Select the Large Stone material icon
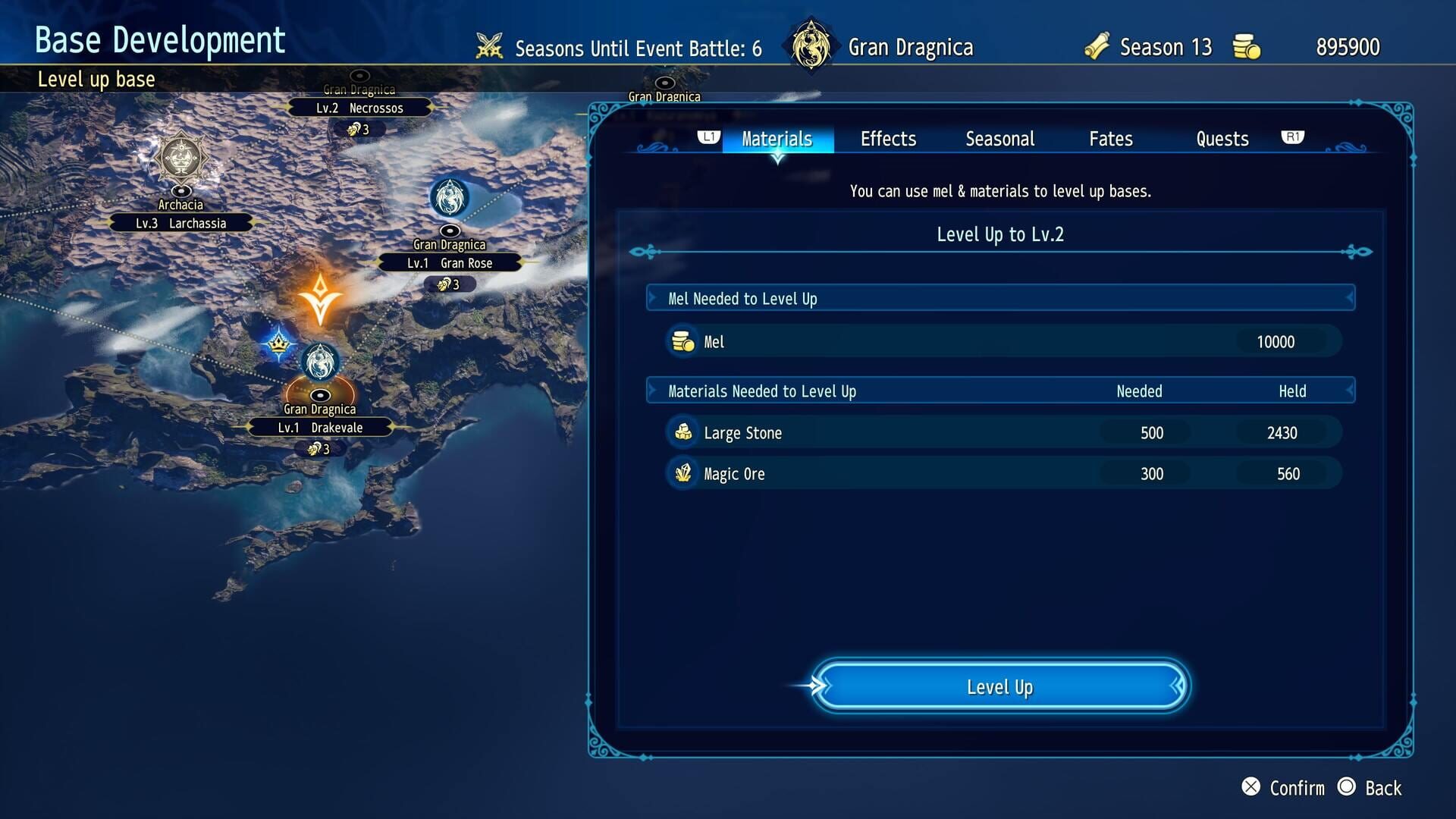This screenshot has width=1456, height=819. coord(683,432)
